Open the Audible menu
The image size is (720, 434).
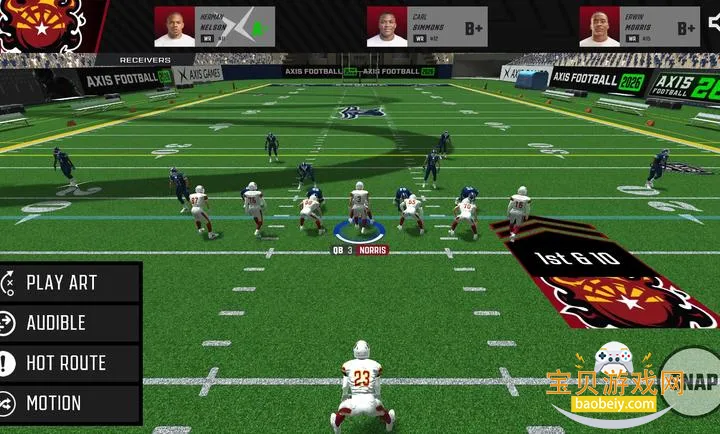tap(70, 323)
